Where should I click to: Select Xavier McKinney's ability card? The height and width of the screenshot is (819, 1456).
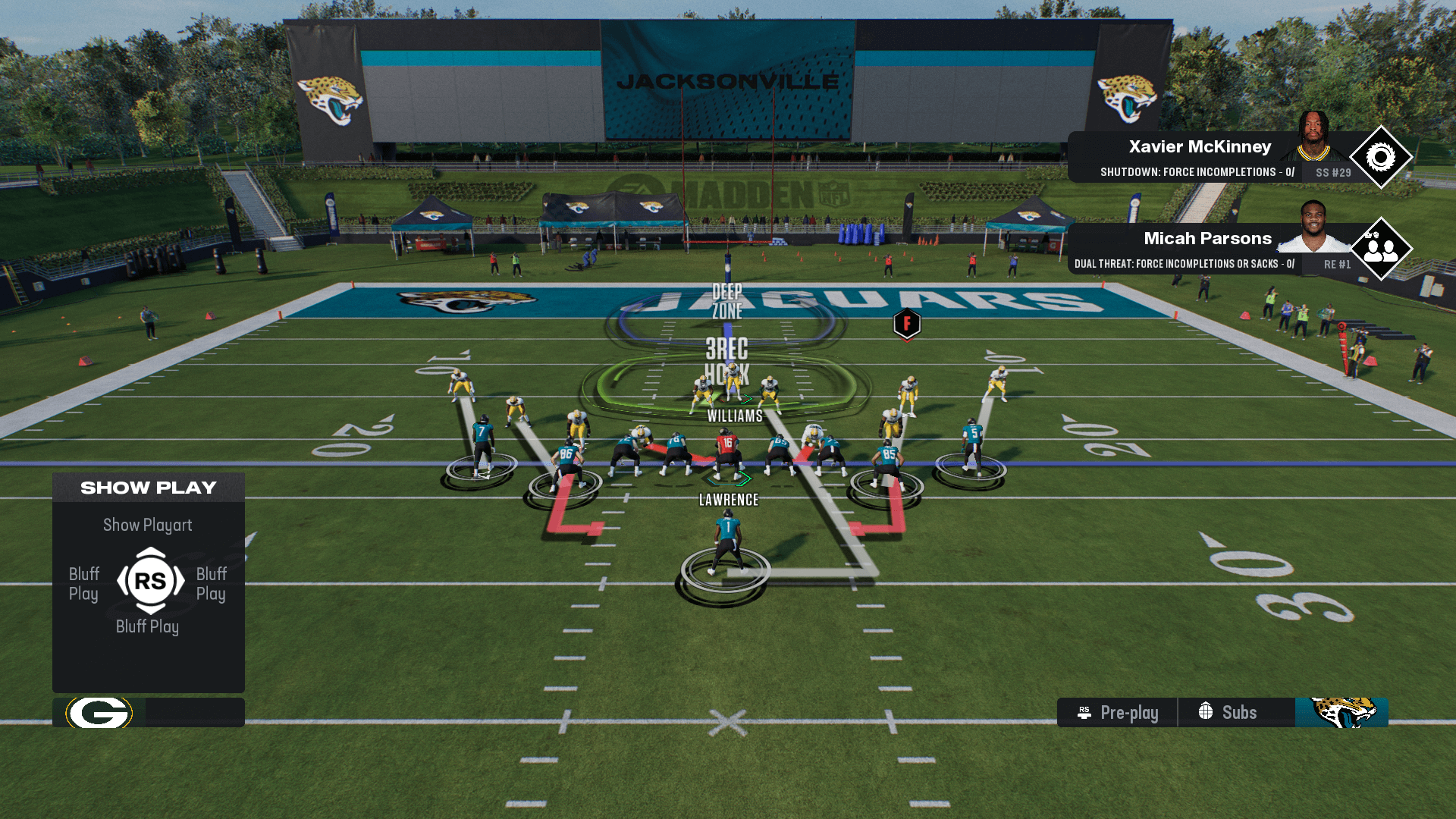tap(1198, 157)
